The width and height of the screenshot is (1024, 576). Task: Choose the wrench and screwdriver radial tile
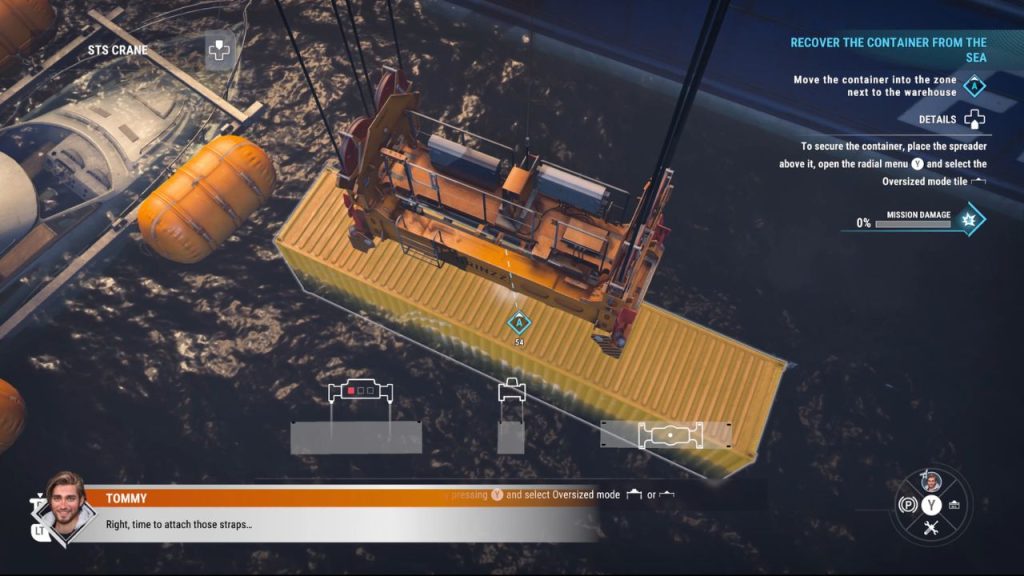coord(931,529)
